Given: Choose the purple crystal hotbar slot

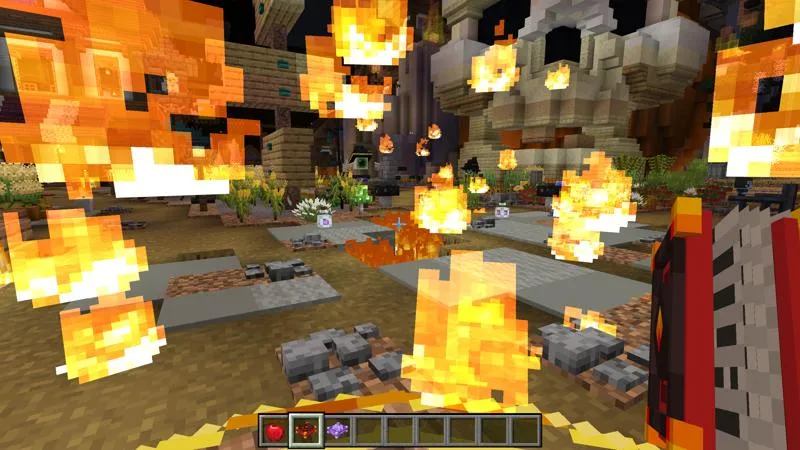Looking at the screenshot, I should click(338, 431).
